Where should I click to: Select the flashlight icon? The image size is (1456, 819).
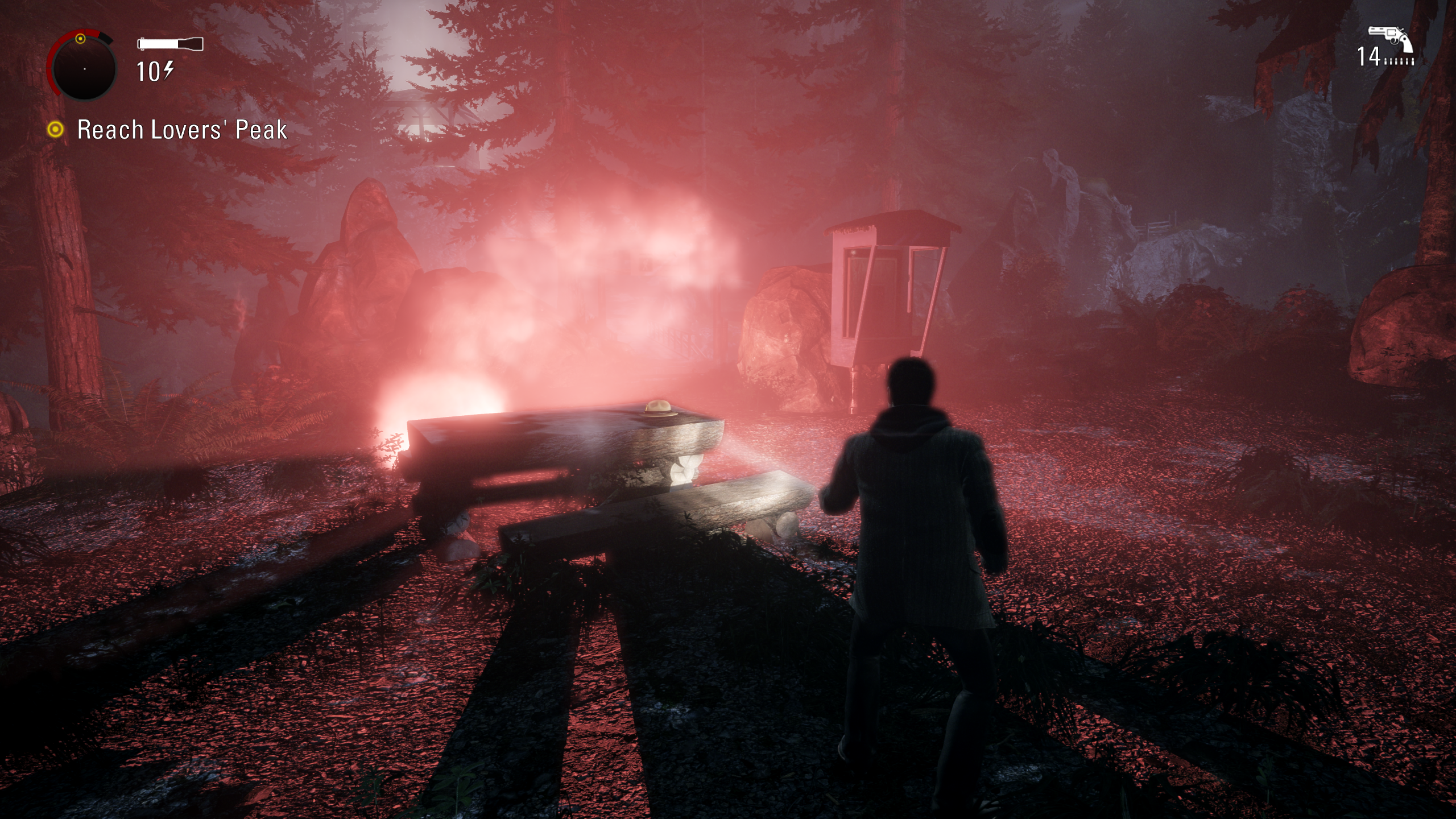[170, 44]
